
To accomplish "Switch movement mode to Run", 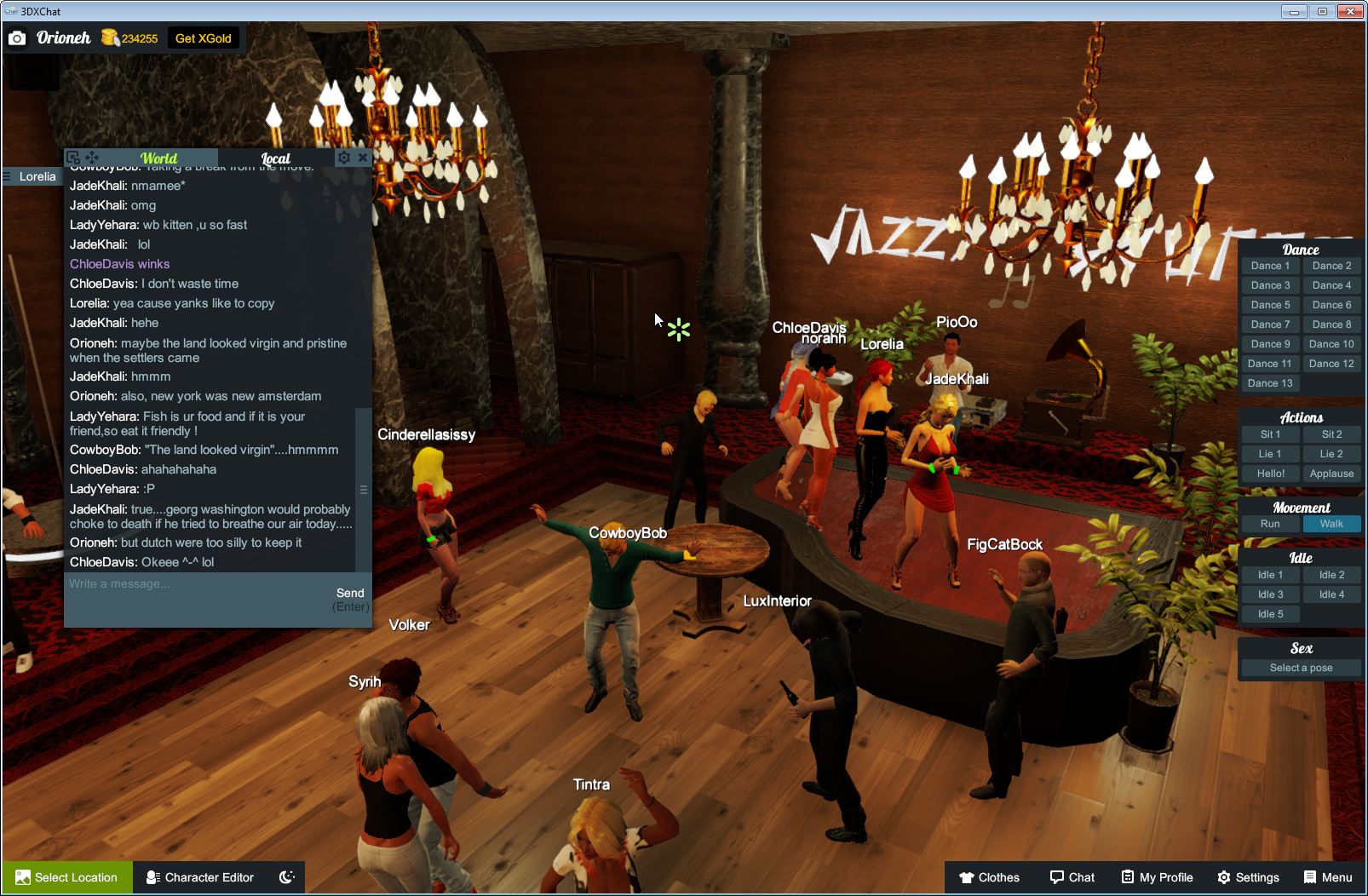I will click(x=1270, y=524).
